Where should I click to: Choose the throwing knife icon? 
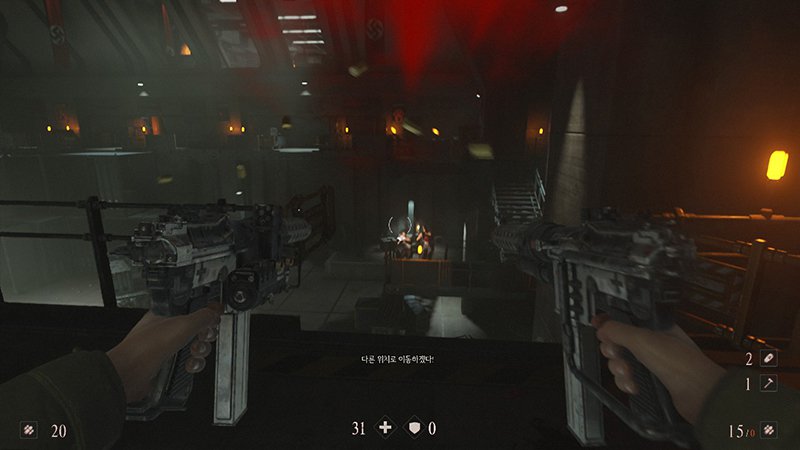[768, 383]
